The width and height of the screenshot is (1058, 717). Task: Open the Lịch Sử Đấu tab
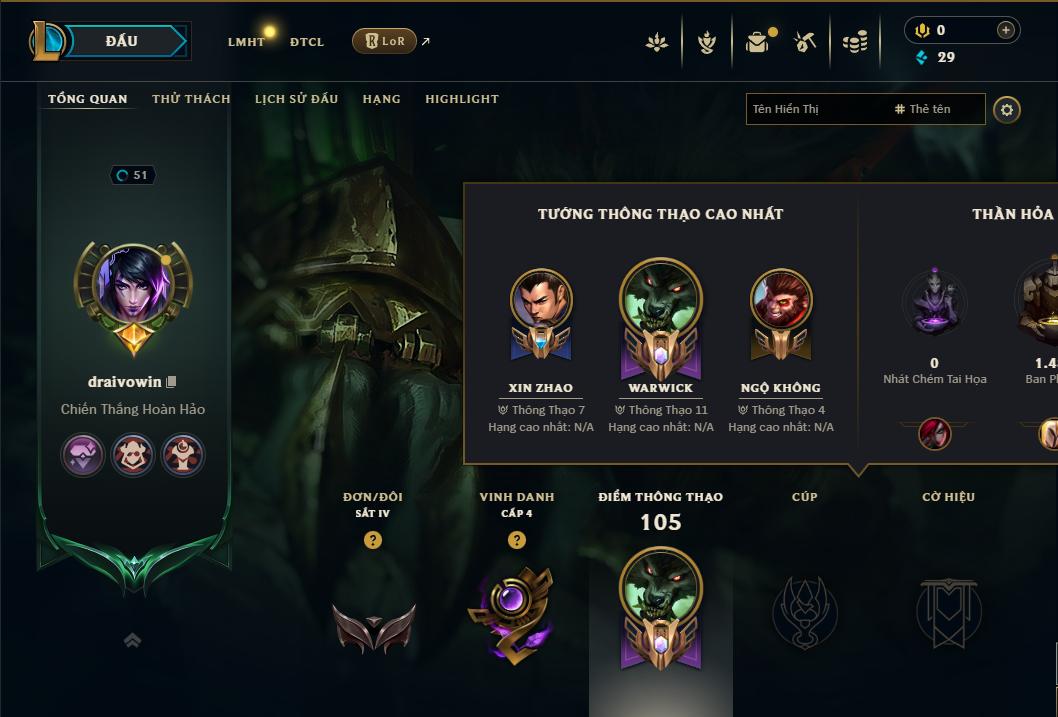(x=296, y=99)
